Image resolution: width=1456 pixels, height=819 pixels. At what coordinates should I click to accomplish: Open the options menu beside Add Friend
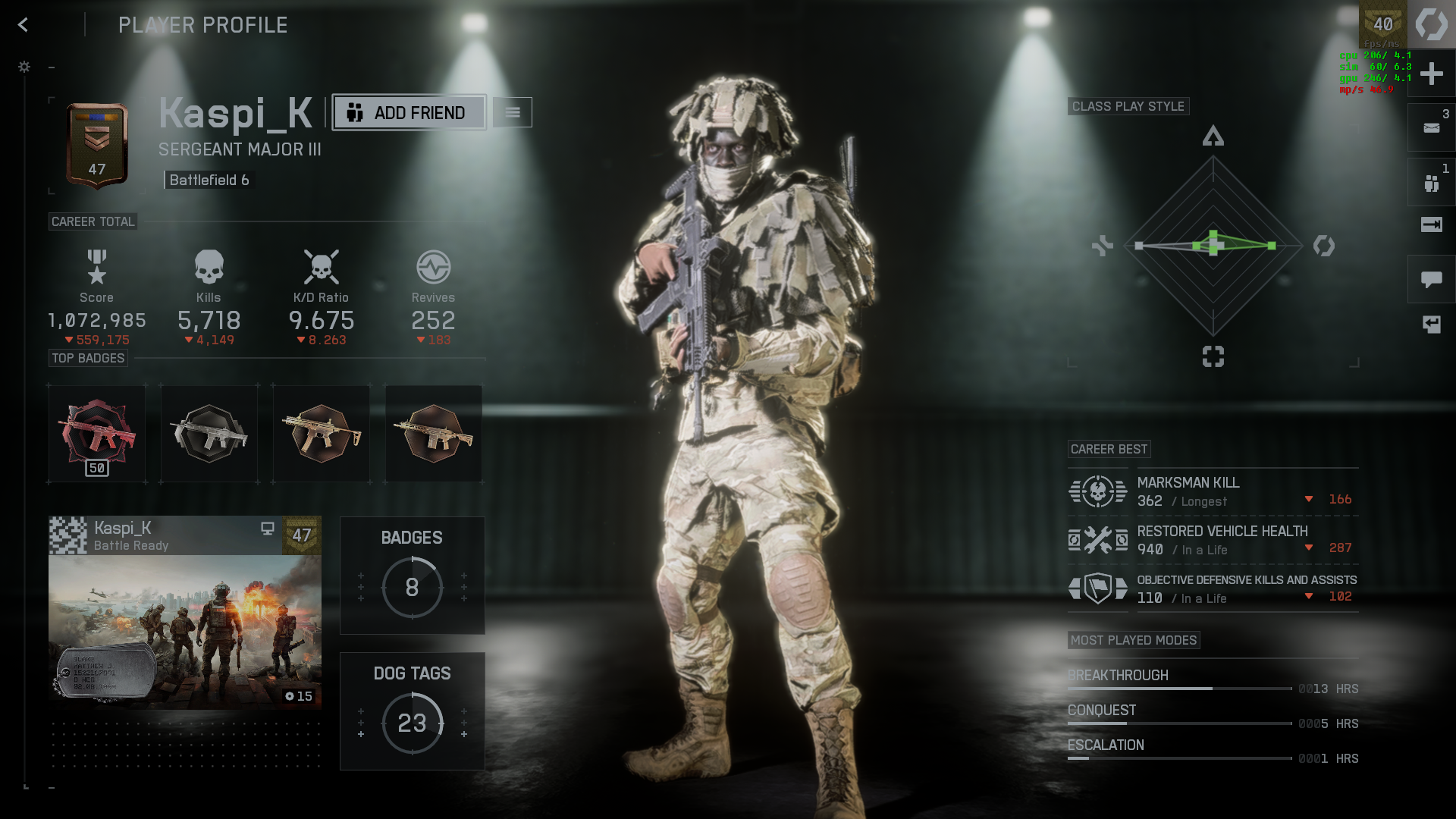click(x=513, y=113)
